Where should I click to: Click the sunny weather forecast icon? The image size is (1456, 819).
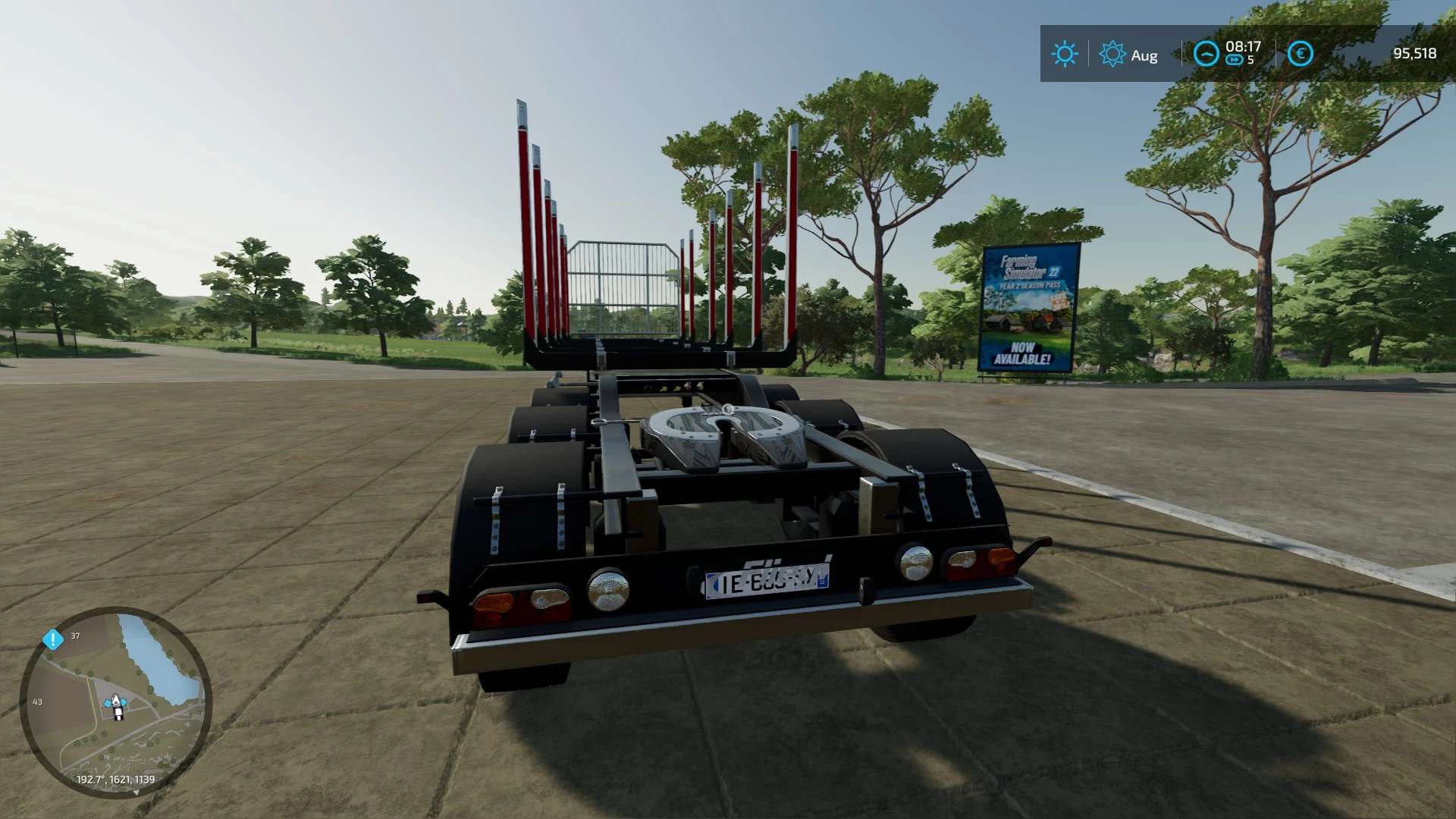1064,54
